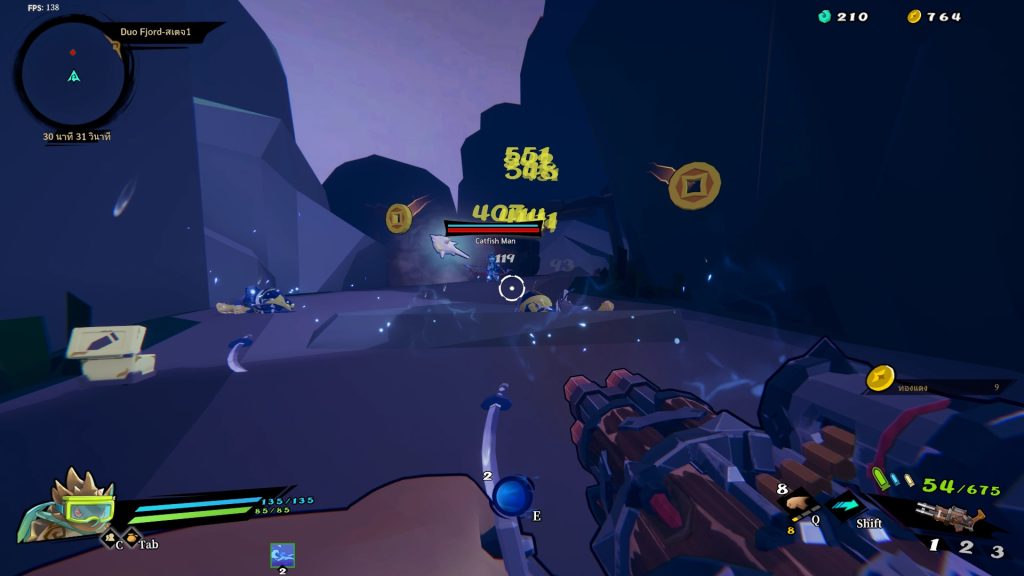This screenshot has height=576, width=1024.
Task: Click the green soul essence currency icon
Action: 825,16
